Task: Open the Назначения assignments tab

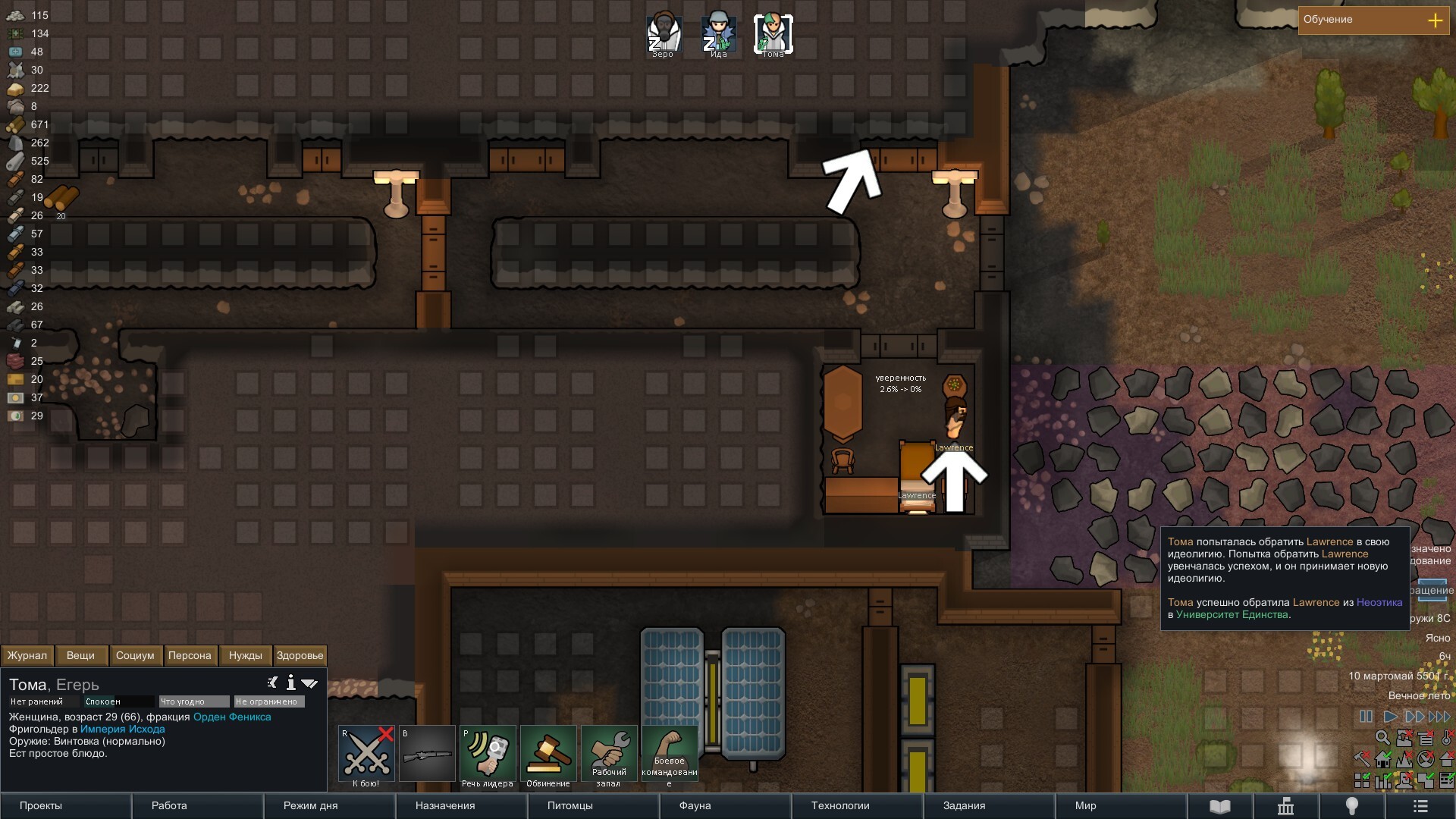Action: (x=461, y=806)
